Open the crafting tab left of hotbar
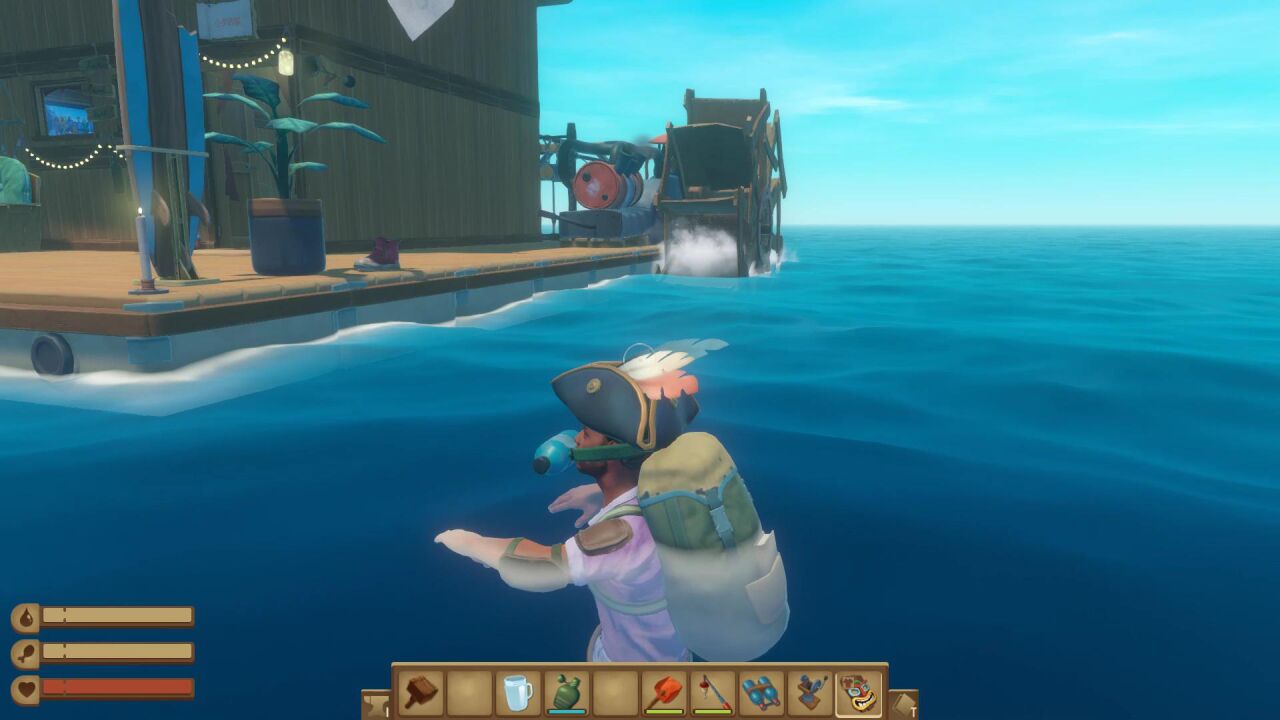 (x=376, y=704)
